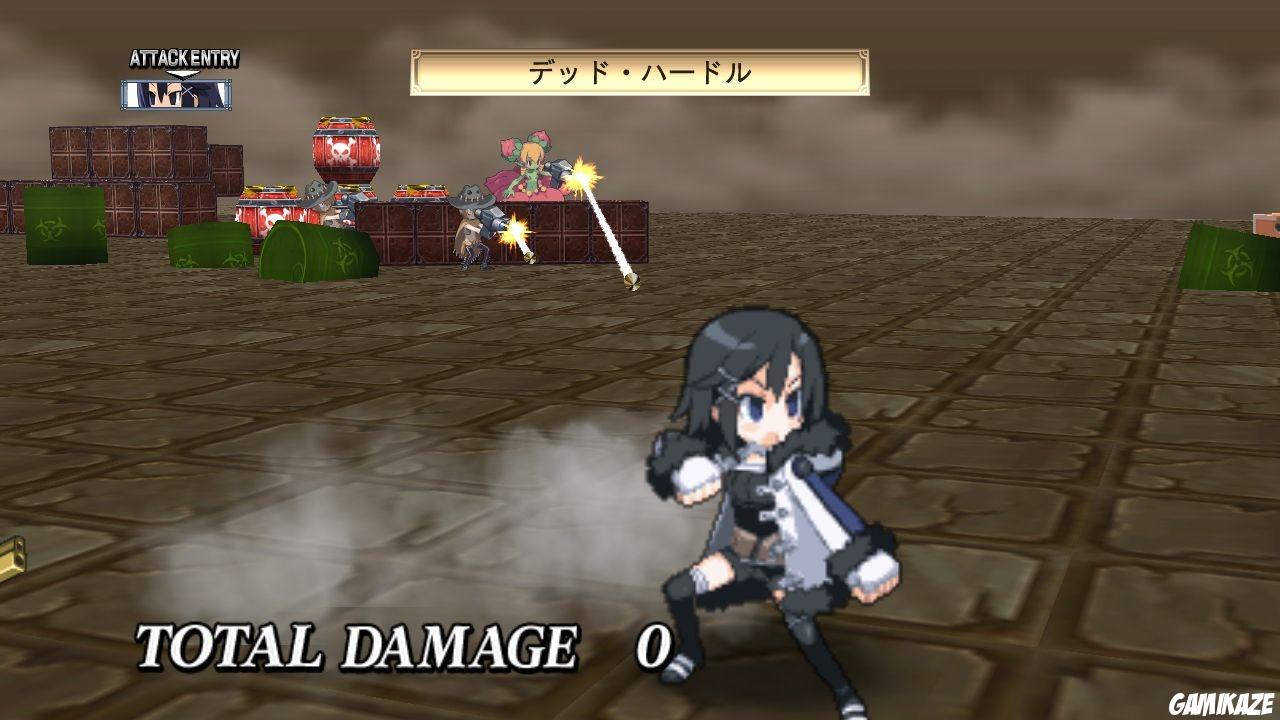Select the hat-wearing gunner on the crates
Screen dimensions: 1280x720
tap(470, 220)
